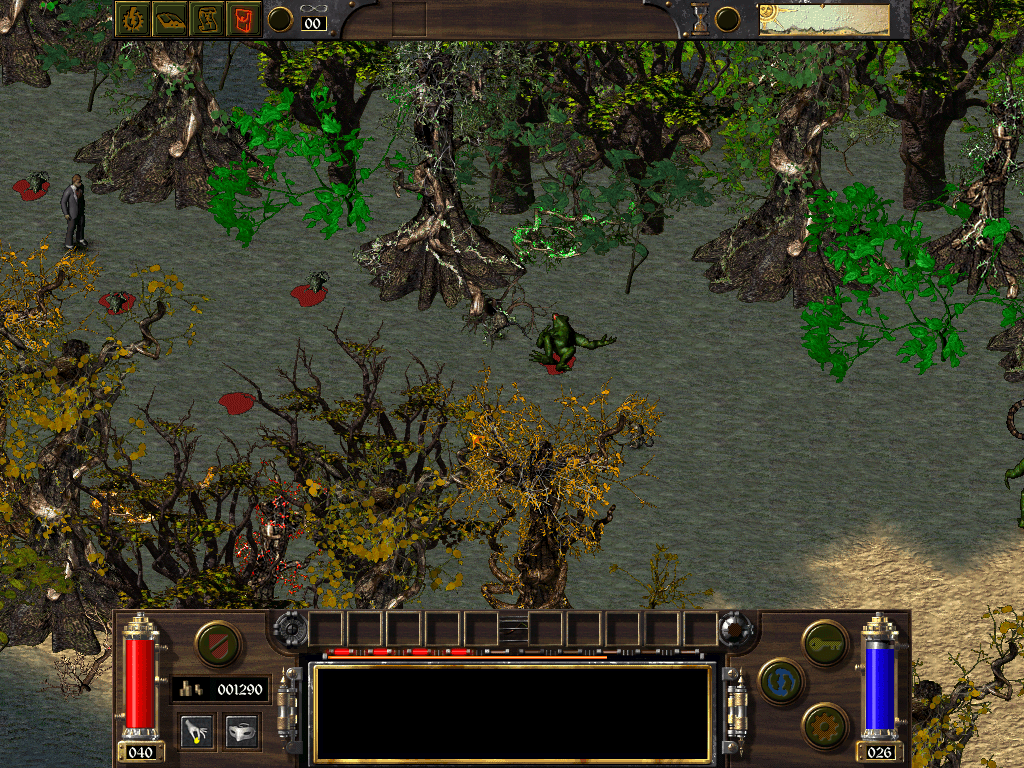Open the logbook icon in the top bar
The width and height of the screenshot is (1024, 768).
(170, 19)
